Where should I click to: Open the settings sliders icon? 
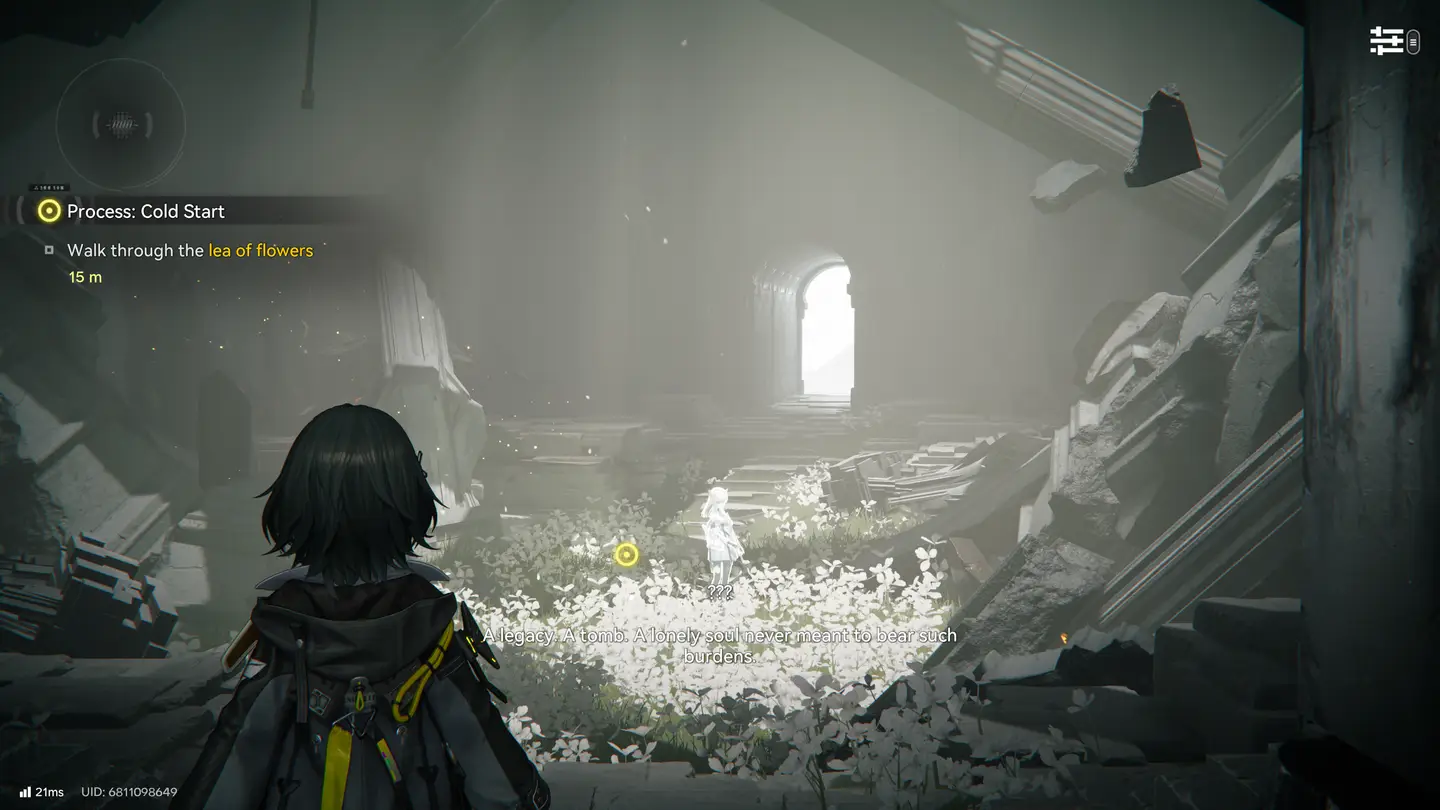click(x=1386, y=41)
